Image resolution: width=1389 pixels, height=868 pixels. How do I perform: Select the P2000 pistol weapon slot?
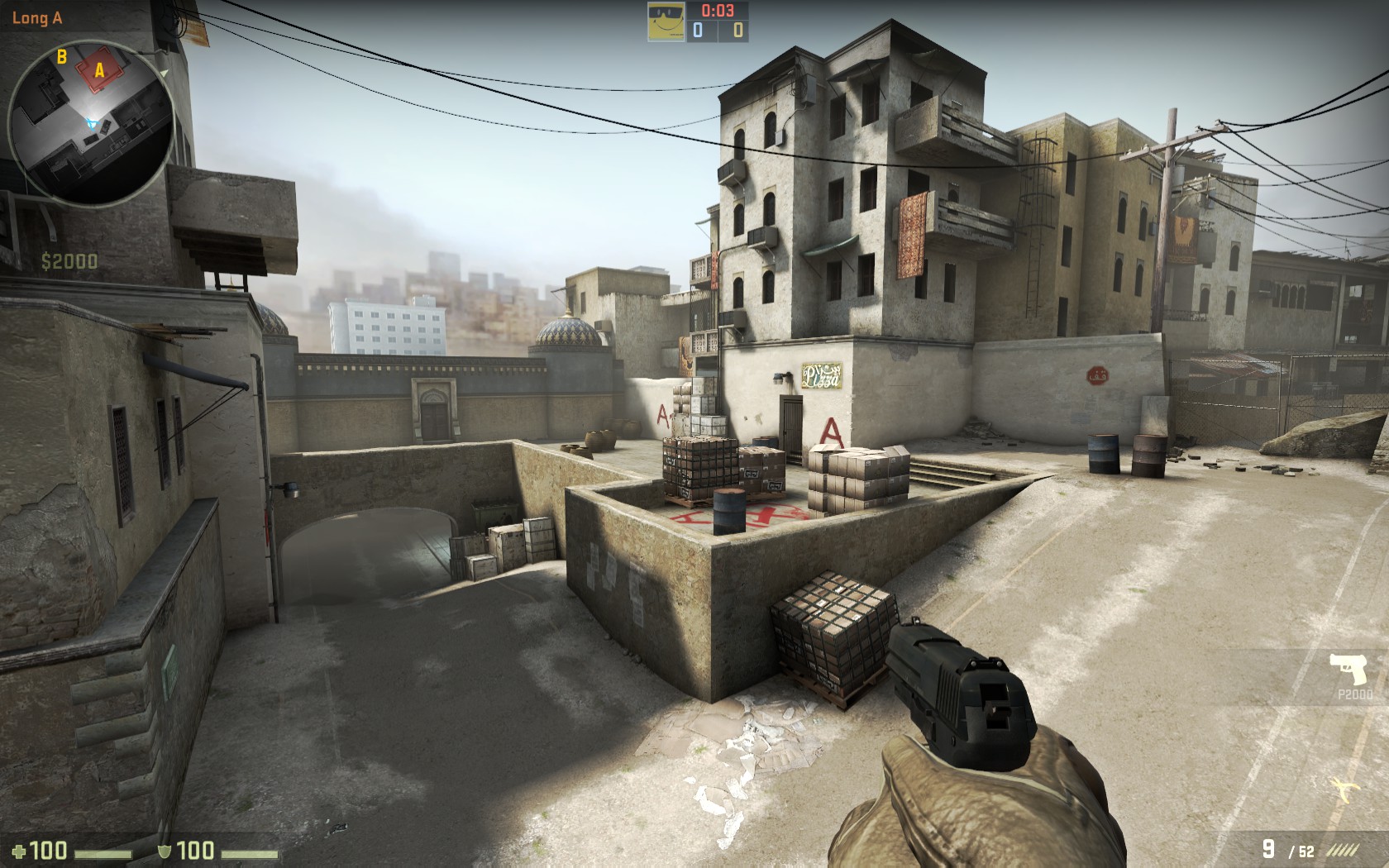(x=1351, y=675)
